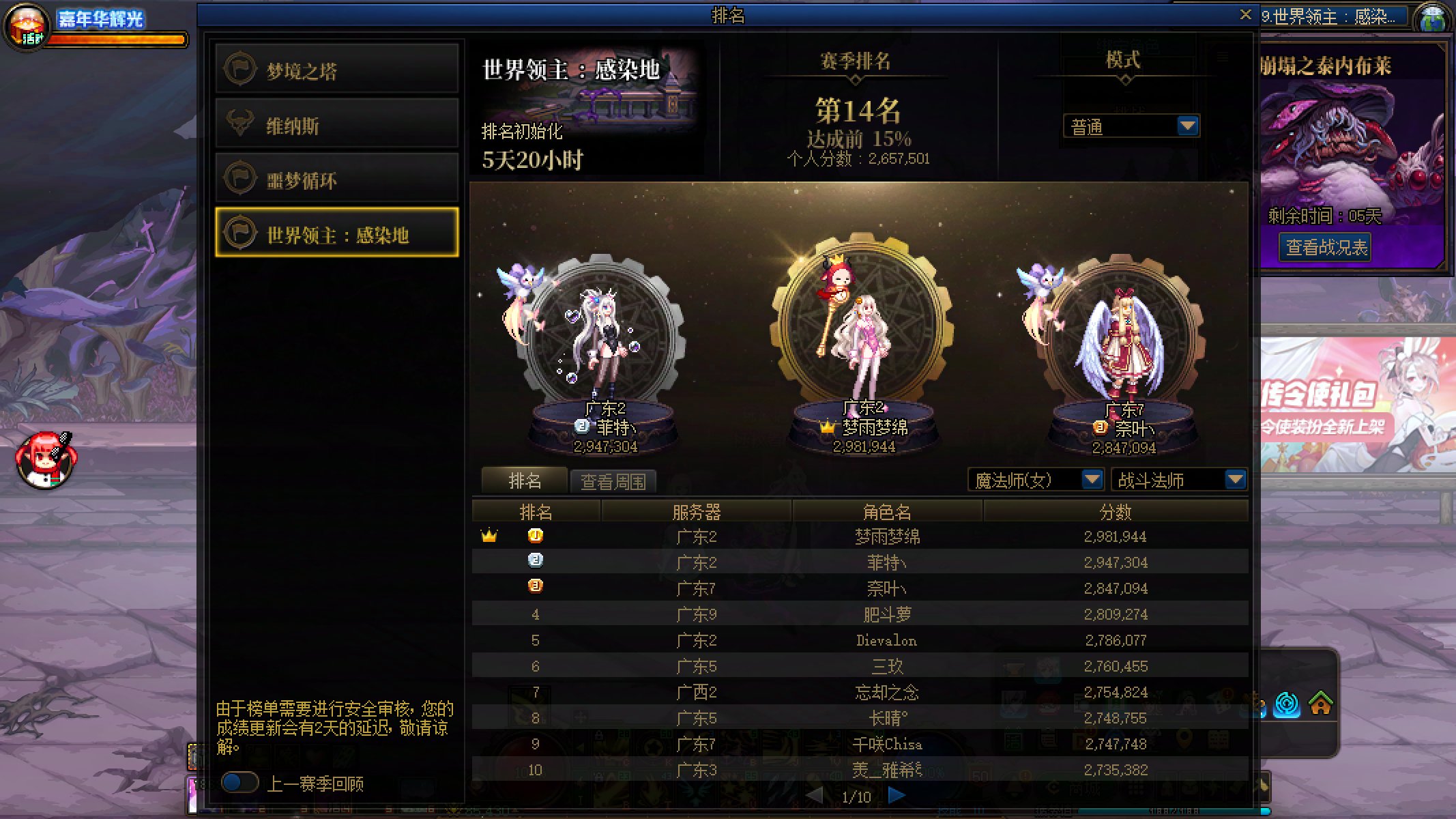Click the bronze medal icon next to 奈叶丶

tap(536, 588)
